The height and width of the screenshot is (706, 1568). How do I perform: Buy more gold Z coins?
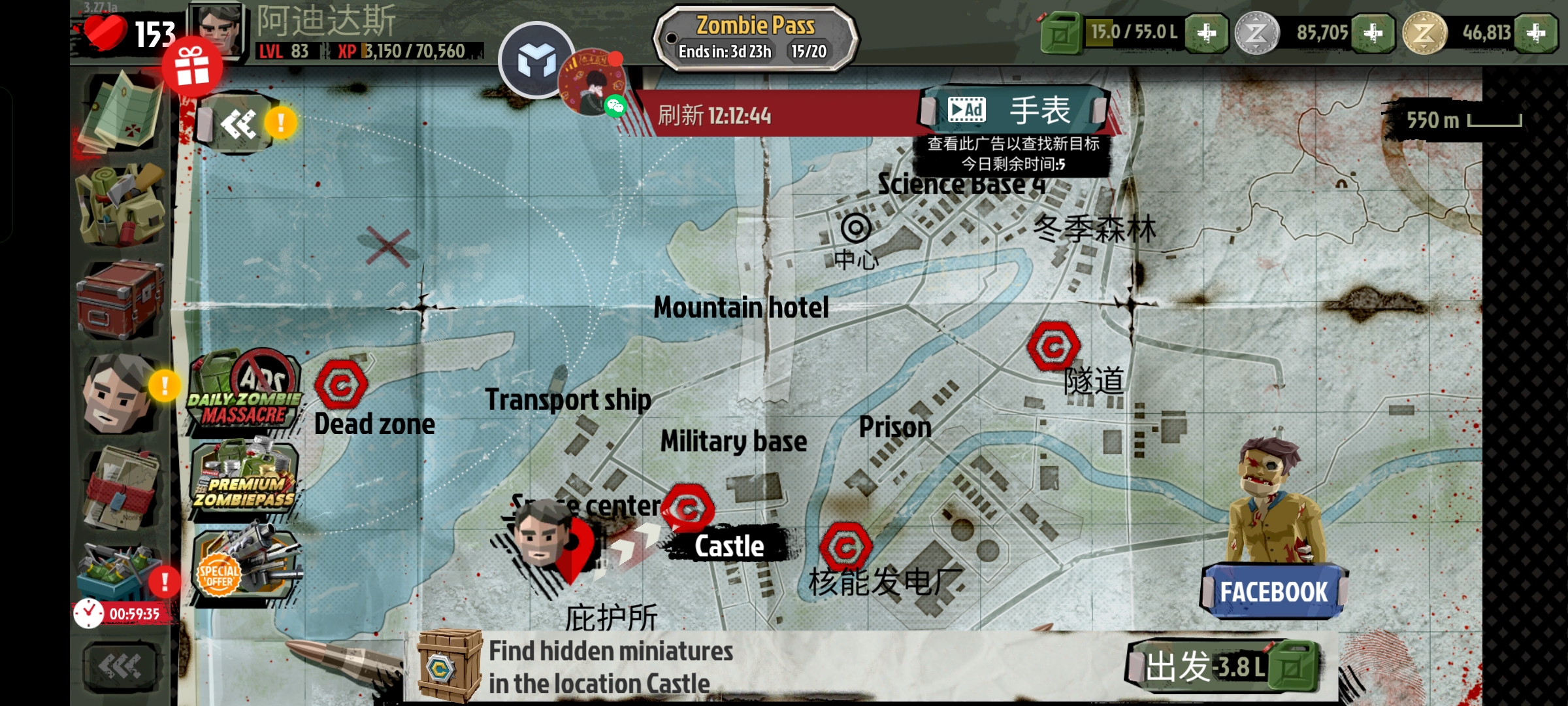pos(1536,33)
